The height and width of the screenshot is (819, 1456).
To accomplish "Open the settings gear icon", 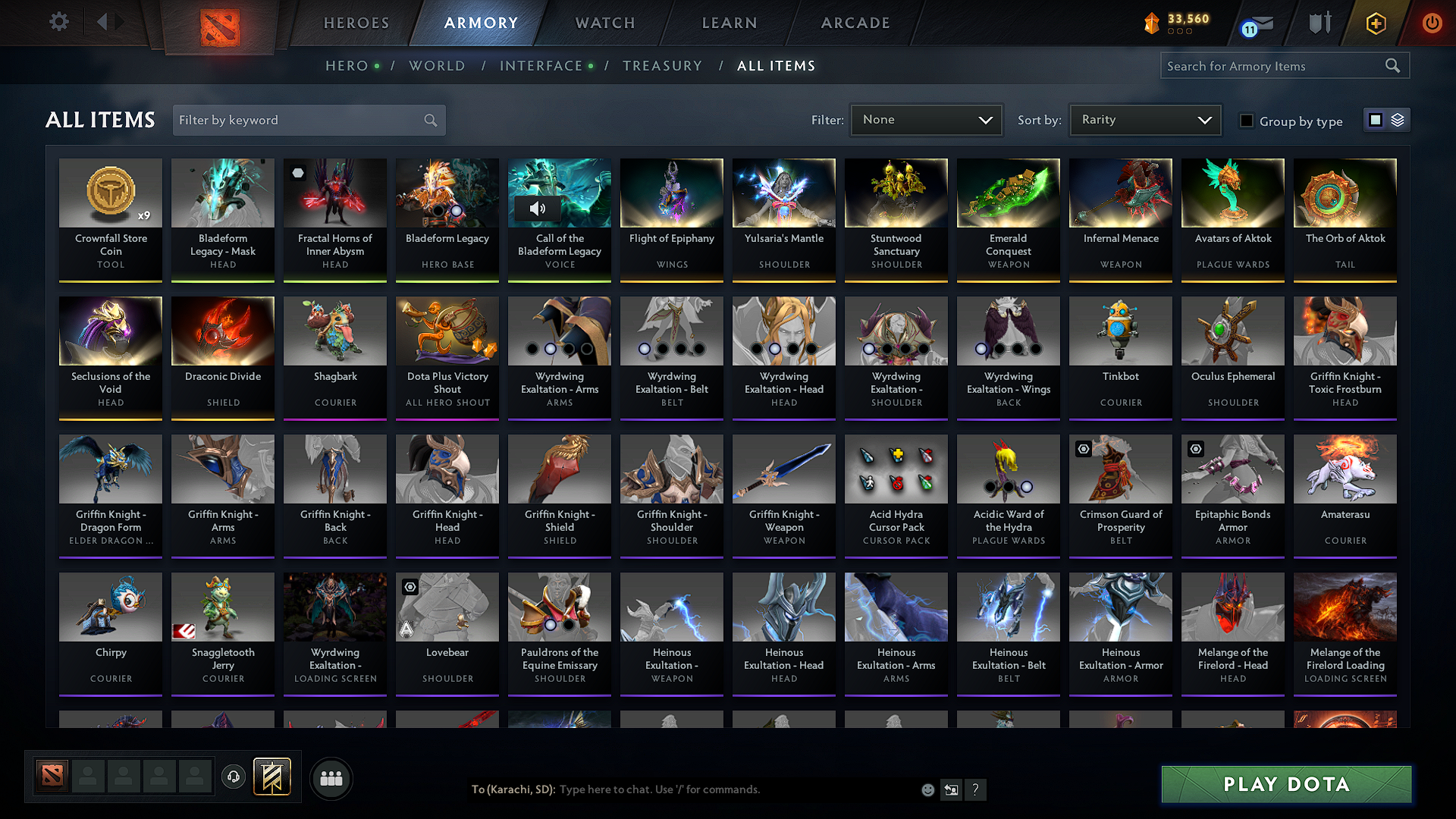I will point(58,22).
